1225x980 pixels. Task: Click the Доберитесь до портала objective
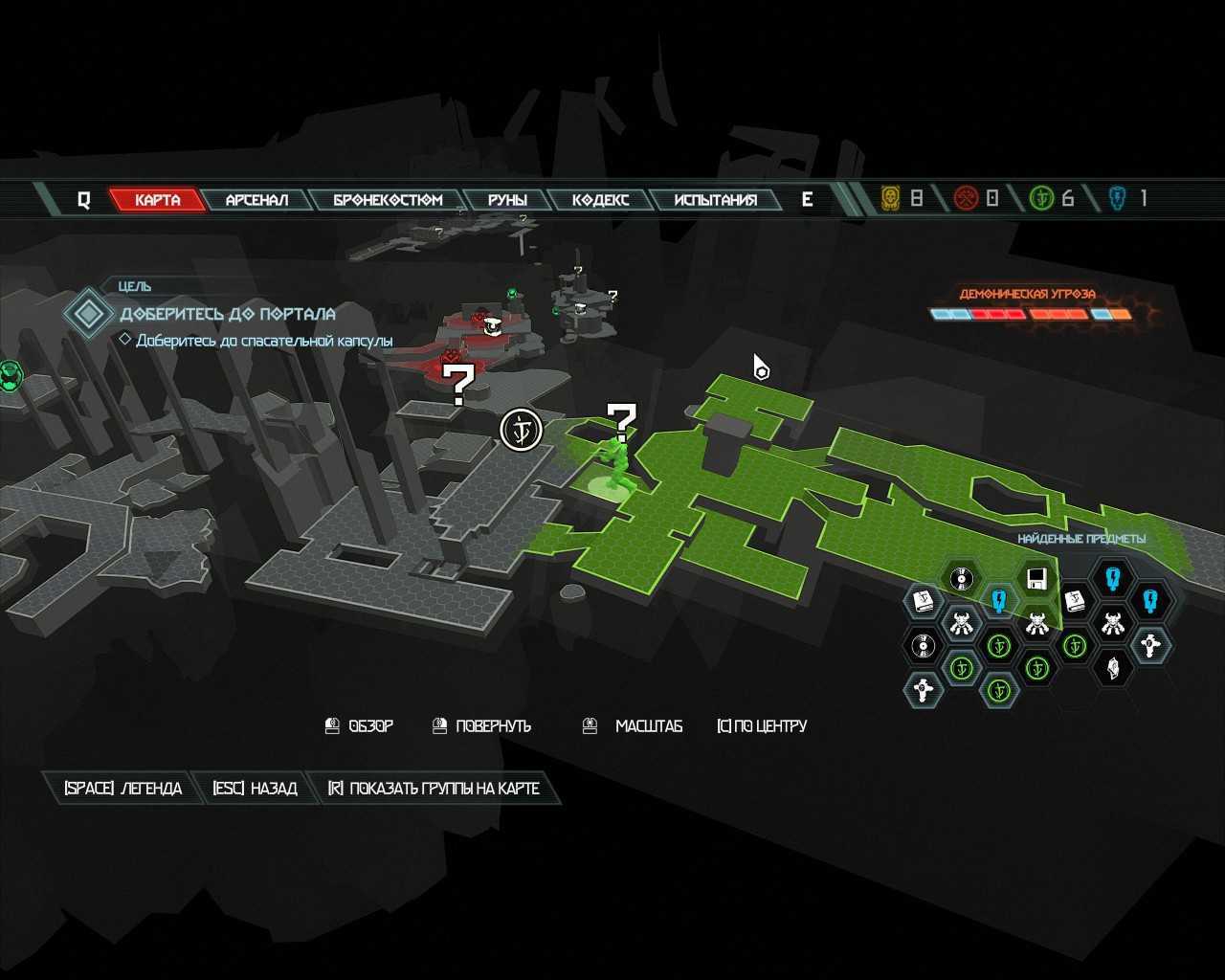tap(227, 314)
